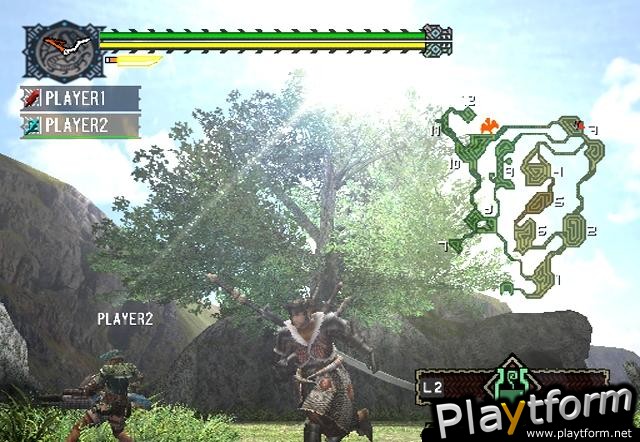Select the PLAYER1 party entry
640x442 pixels.
point(80,99)
